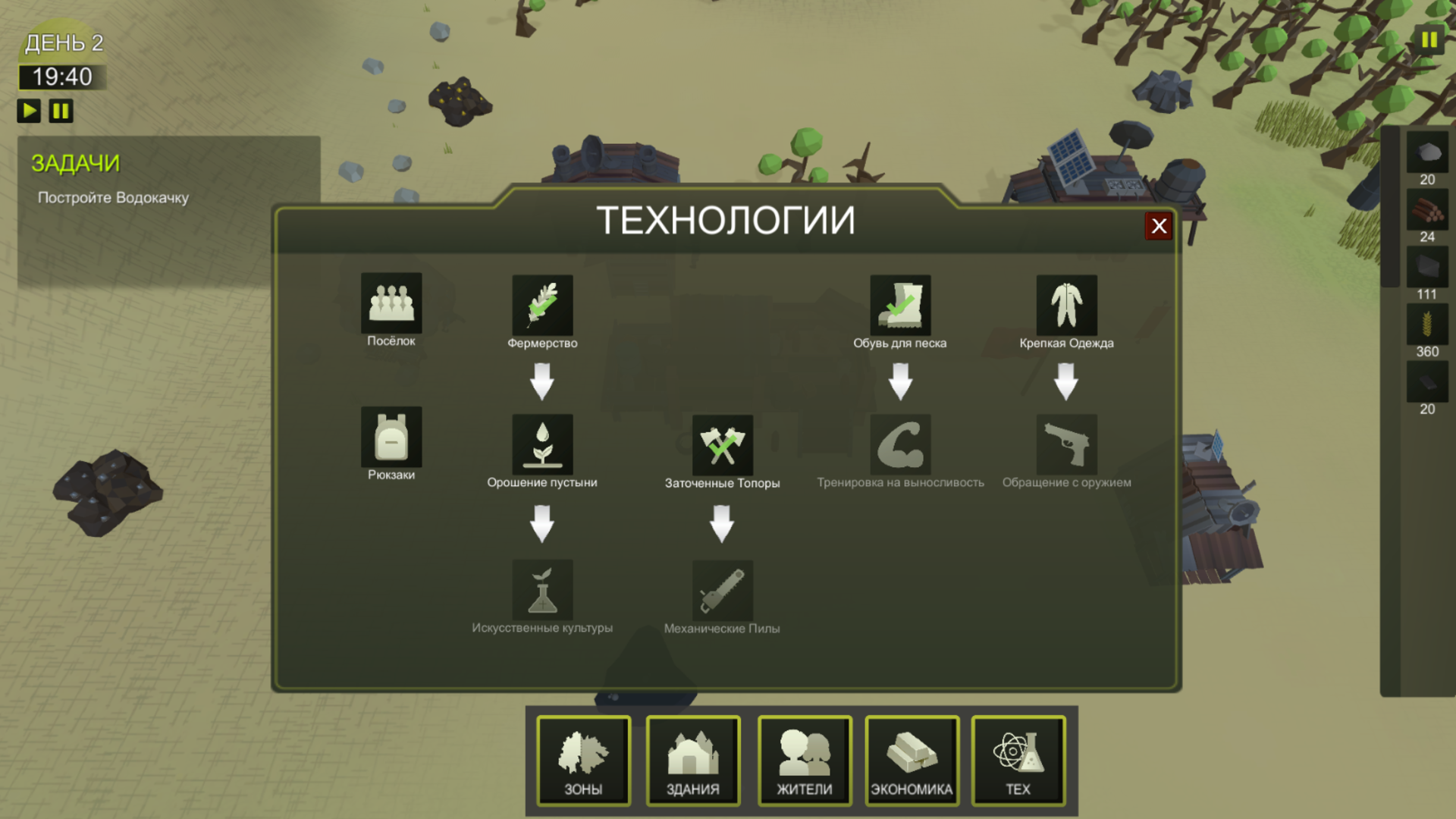The width and height of the screenshot is (1456, 819).
Task: Close the ТЕХНОЛОГИИ panel
Action: coord(1158,226)
